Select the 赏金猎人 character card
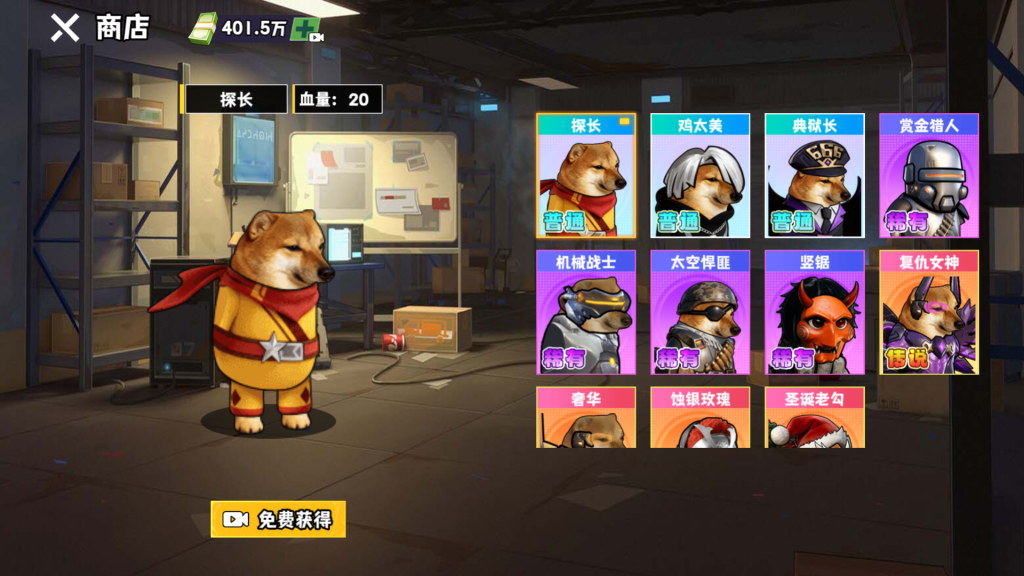This screenshot has width=1024, height=576. pyautogui.click(x=928, y=176)
